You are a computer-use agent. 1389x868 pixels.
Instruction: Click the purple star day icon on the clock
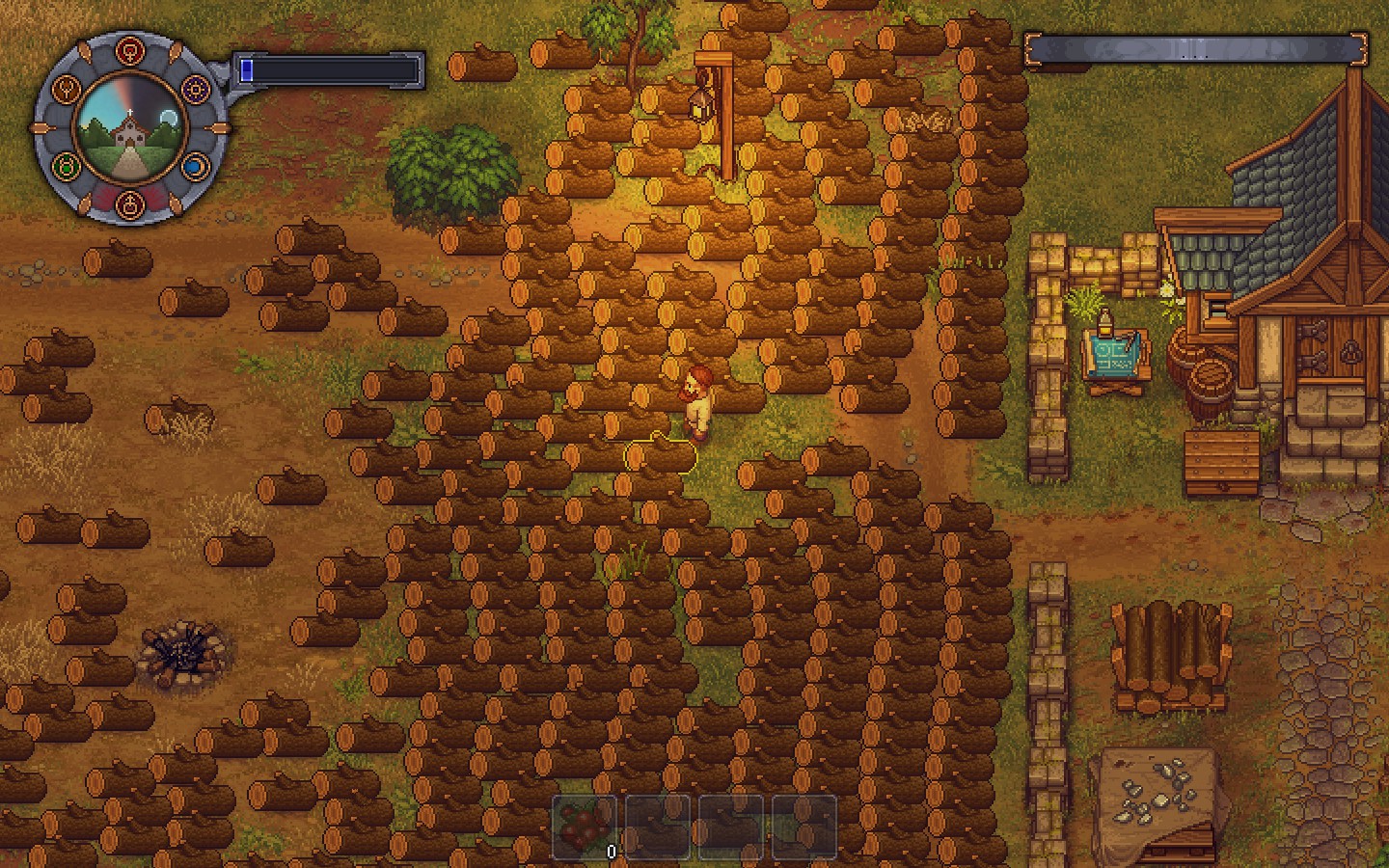click(195, 90)
